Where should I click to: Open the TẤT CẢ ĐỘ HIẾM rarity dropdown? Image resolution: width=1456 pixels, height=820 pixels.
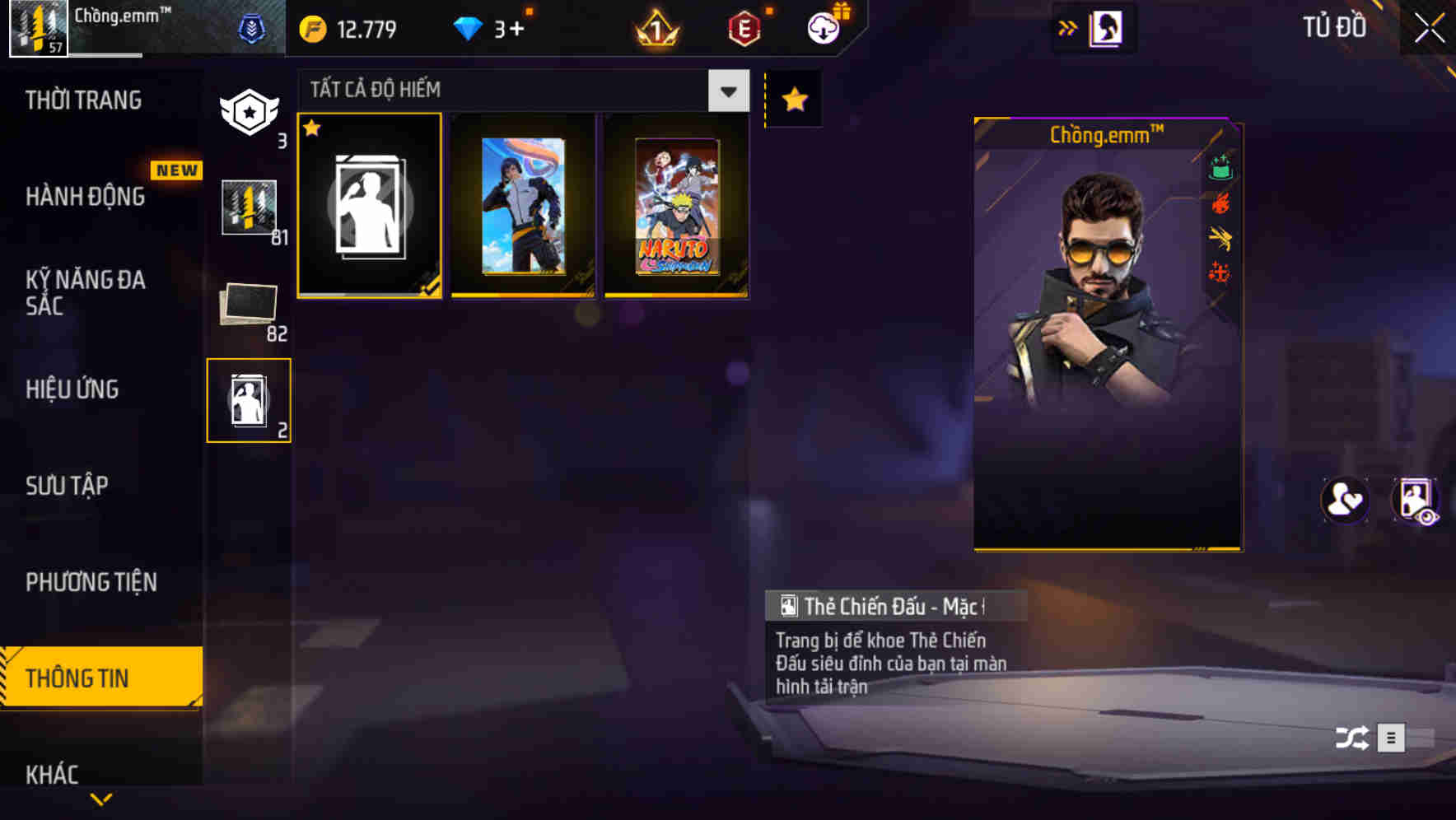(519, 91)
